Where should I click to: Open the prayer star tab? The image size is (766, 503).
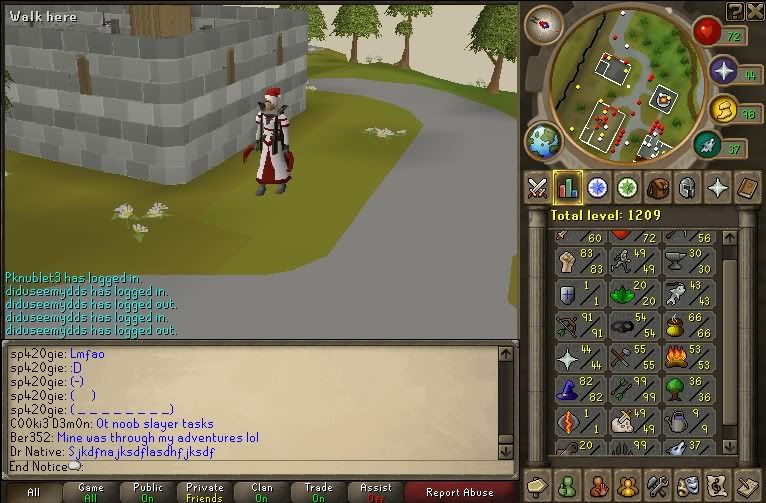717,187
